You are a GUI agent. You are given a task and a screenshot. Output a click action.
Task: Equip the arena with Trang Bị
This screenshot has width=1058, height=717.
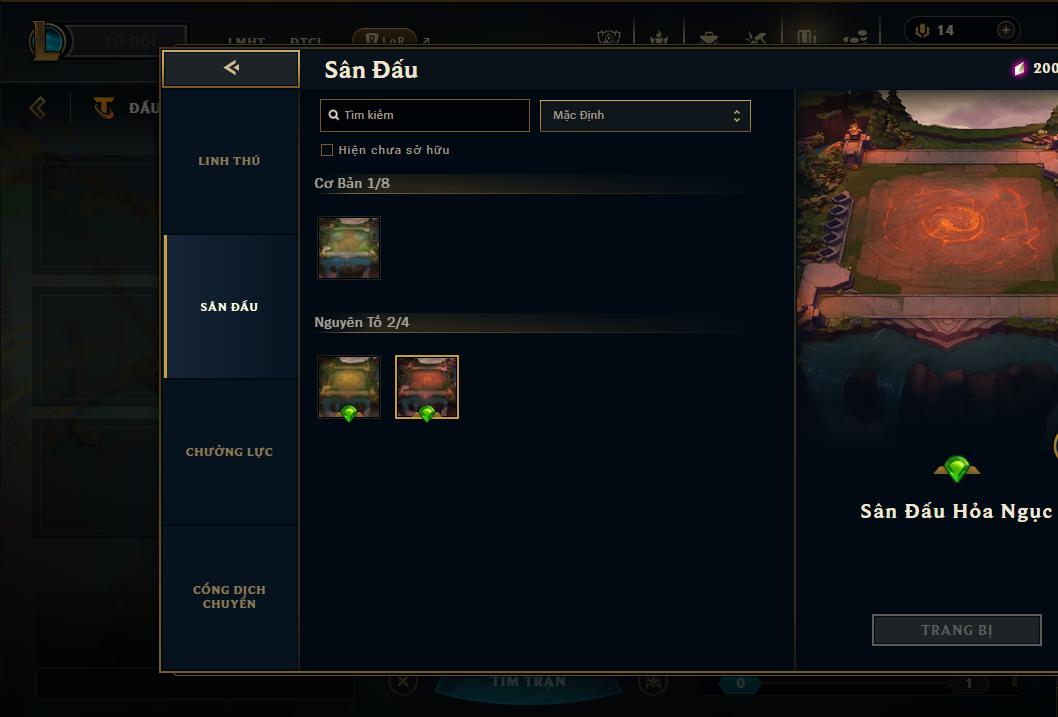(956, 630)
